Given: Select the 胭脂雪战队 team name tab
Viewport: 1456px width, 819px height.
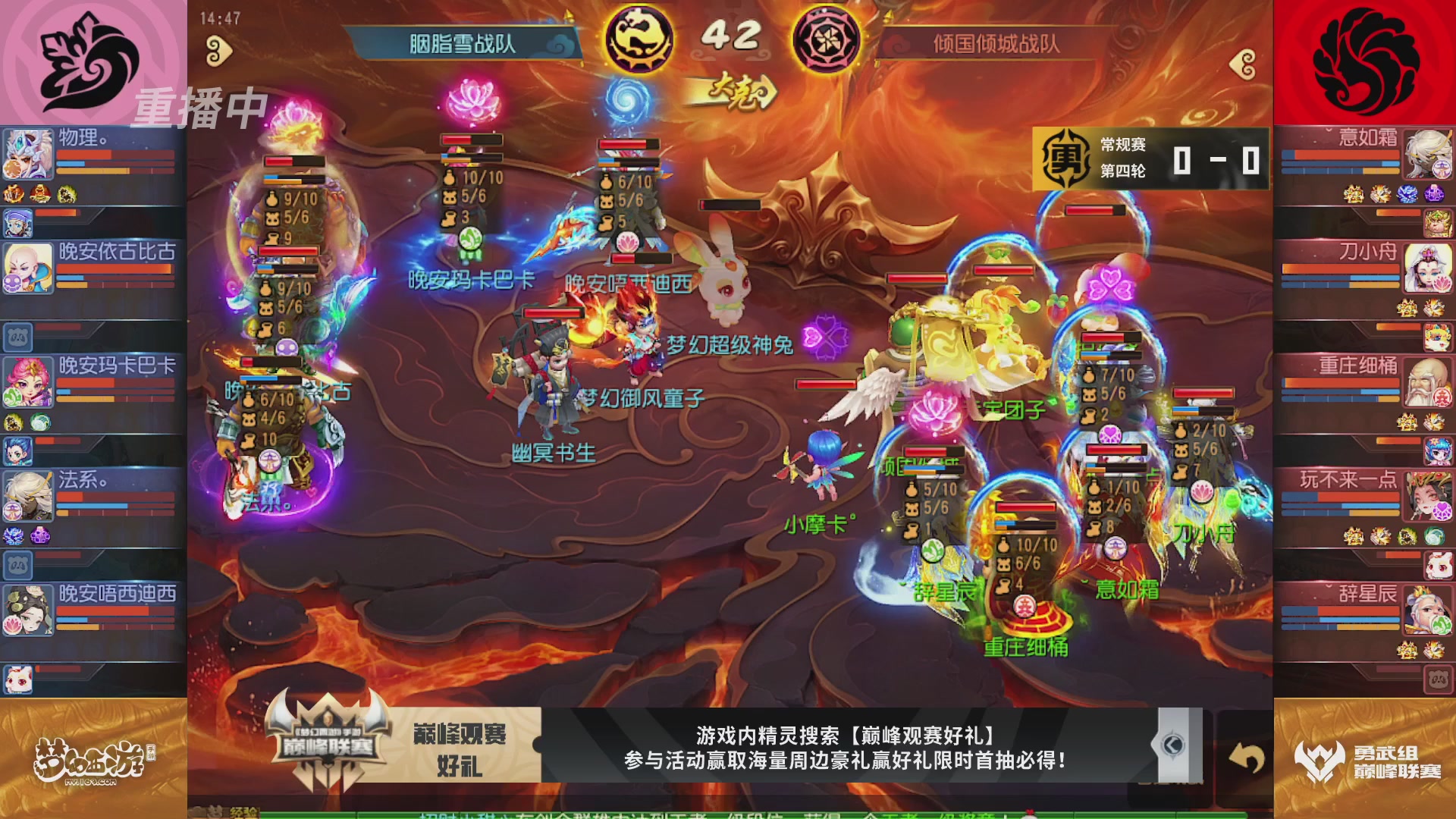Looking at the screenshot, I should (x=463, y=44).
